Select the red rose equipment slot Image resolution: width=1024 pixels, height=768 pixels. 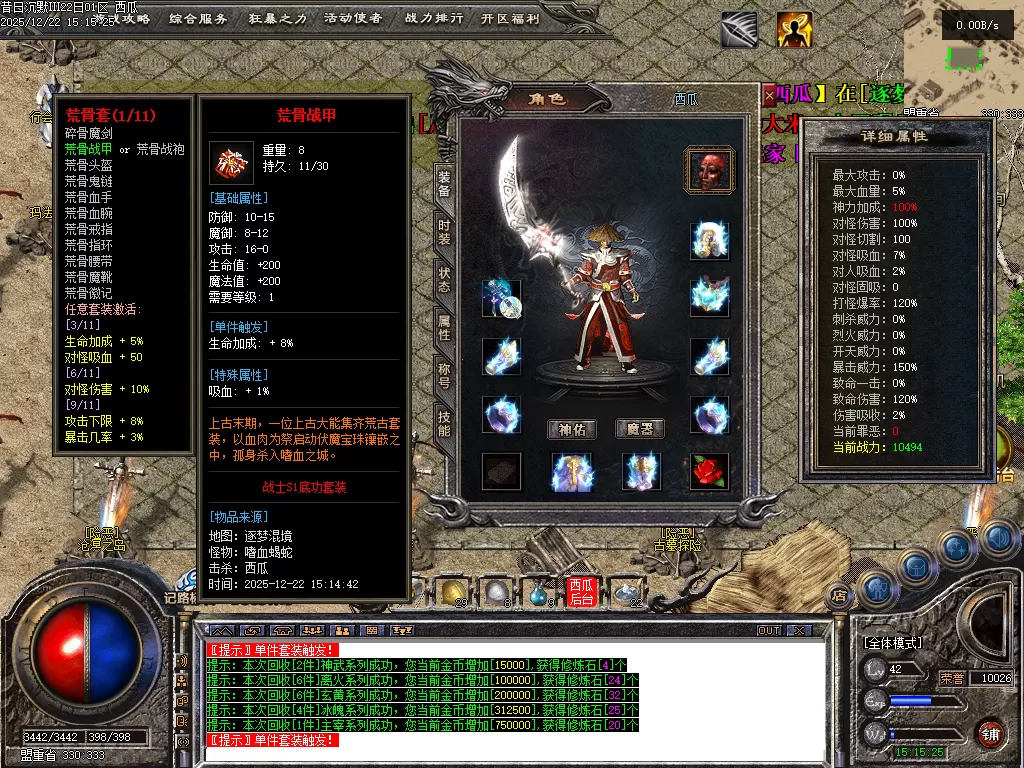(709, 471)
